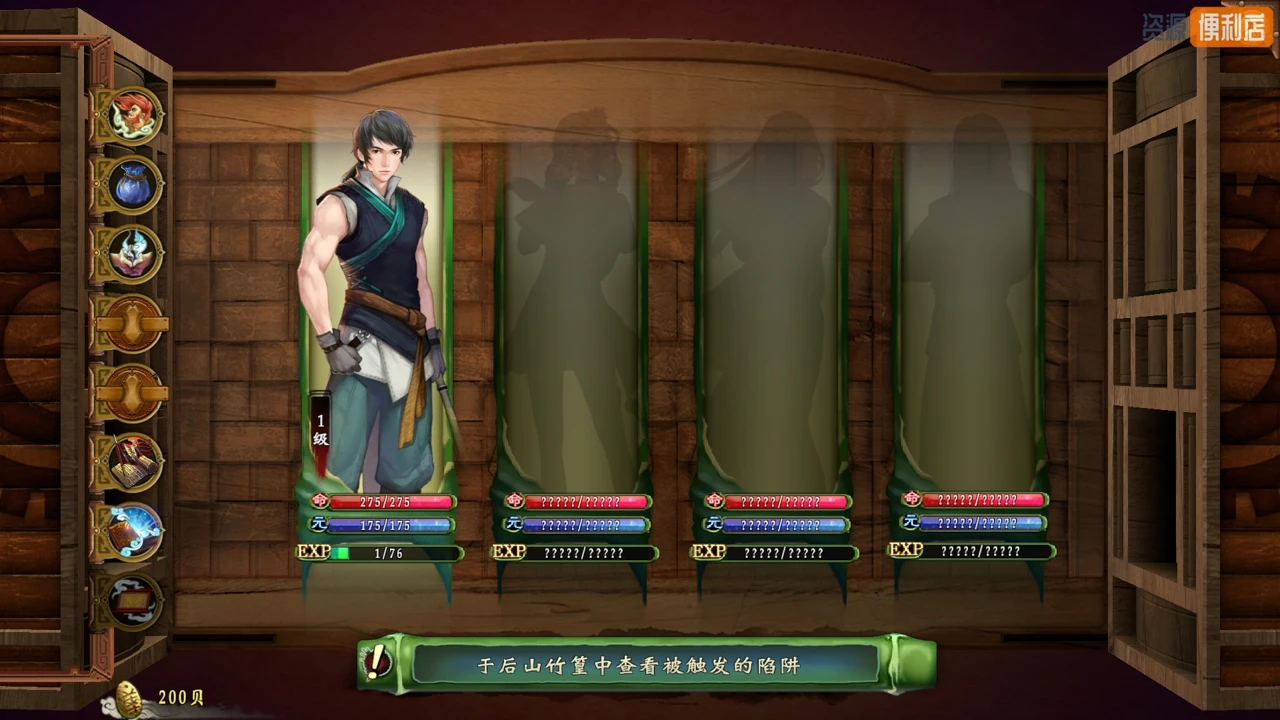1280x720 pixels.
Task: Open the blue pouch inventory icon
Action: point(133,185)
